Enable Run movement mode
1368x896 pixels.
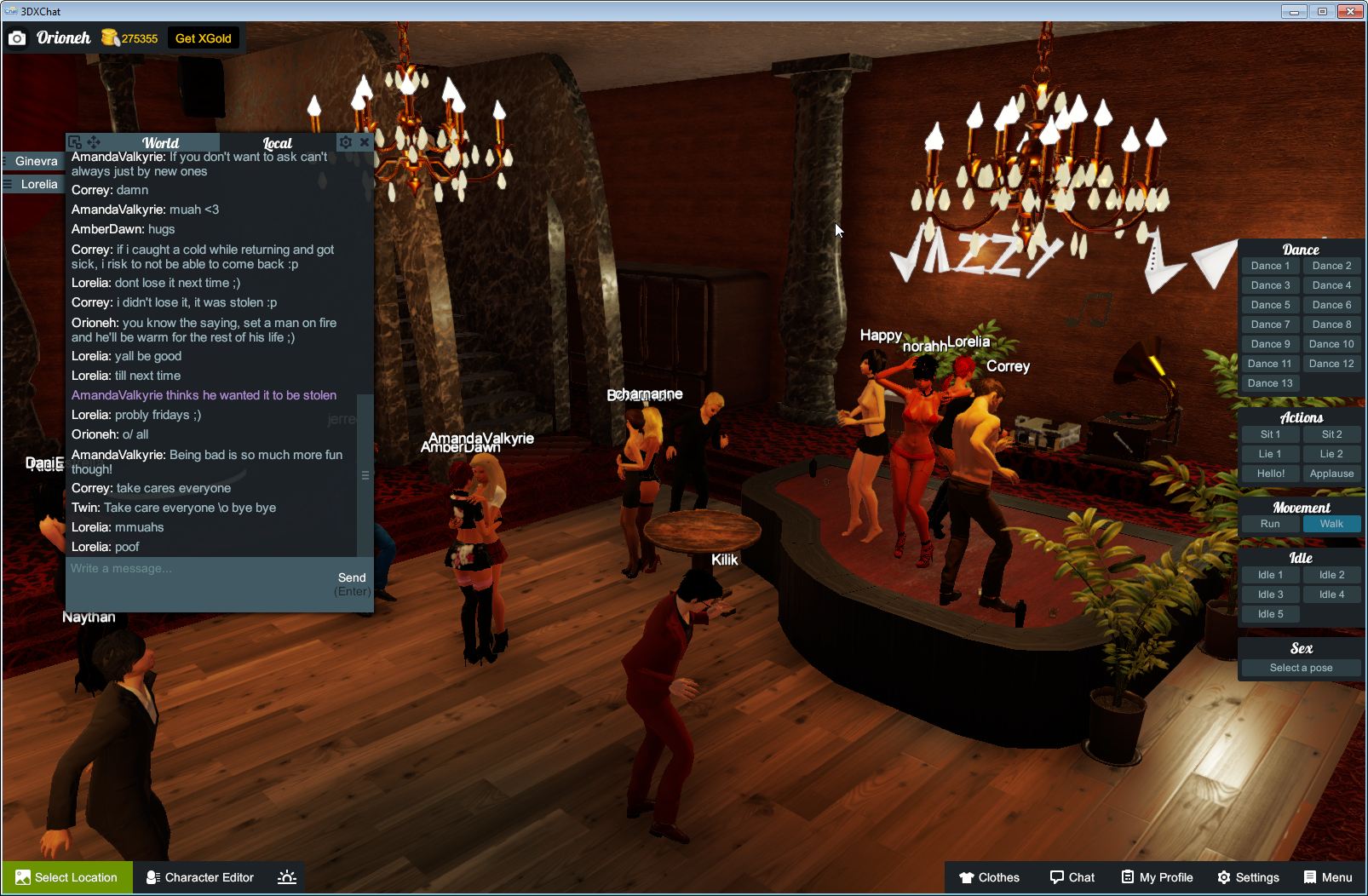(x=1270, y=524)
